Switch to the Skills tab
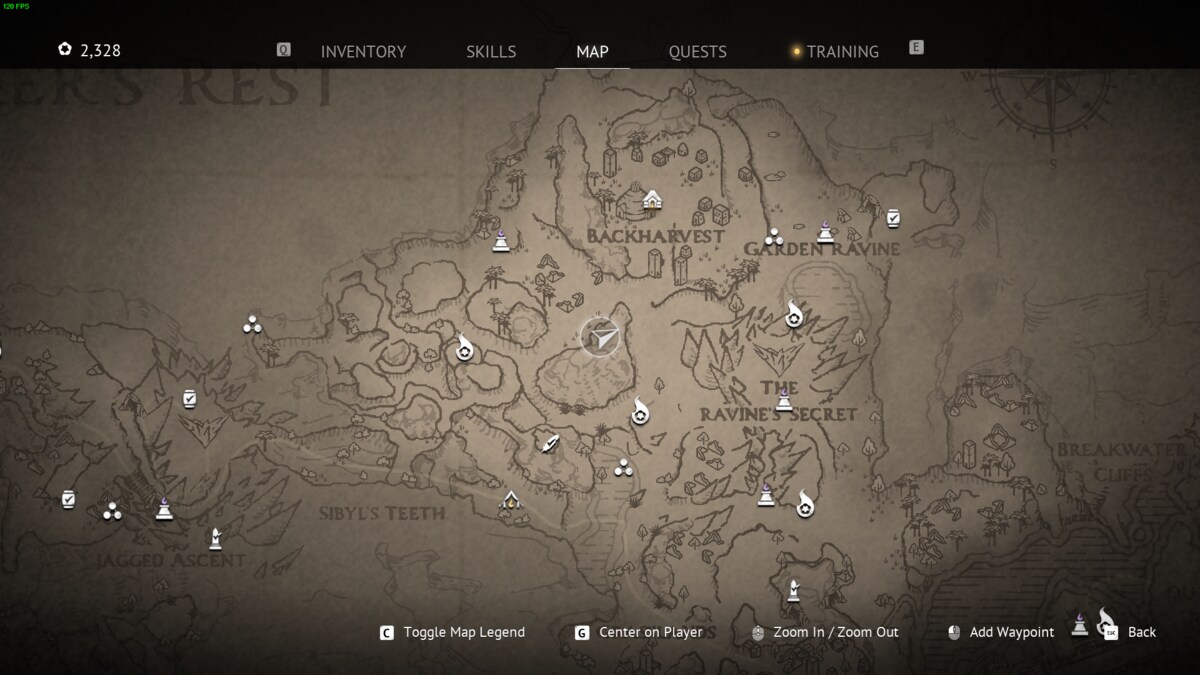Viewport: 1200px width, 675px height. point(491,51)
